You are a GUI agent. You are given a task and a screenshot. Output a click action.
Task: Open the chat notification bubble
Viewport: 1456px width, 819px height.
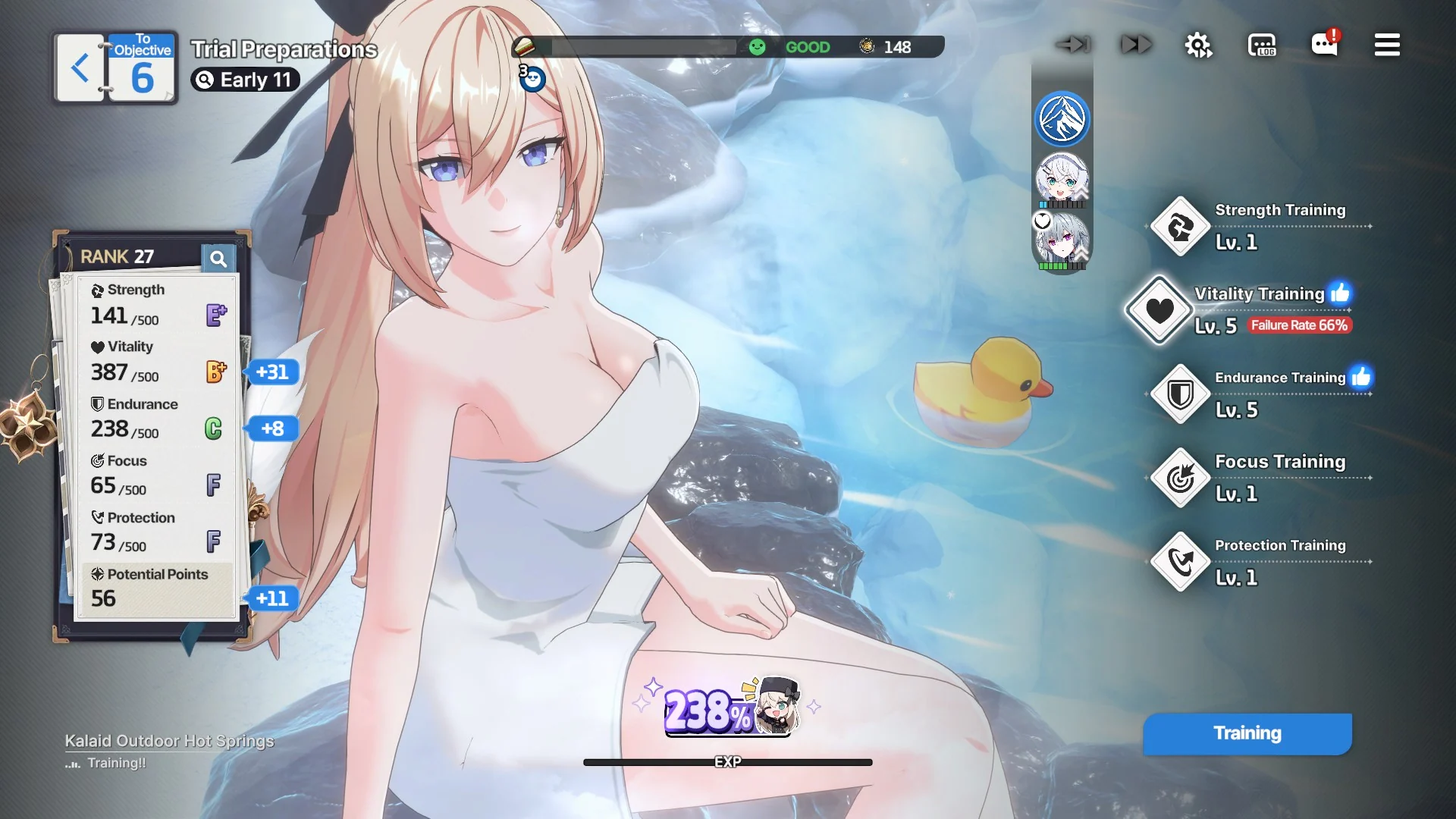[x=1325, y=44]
